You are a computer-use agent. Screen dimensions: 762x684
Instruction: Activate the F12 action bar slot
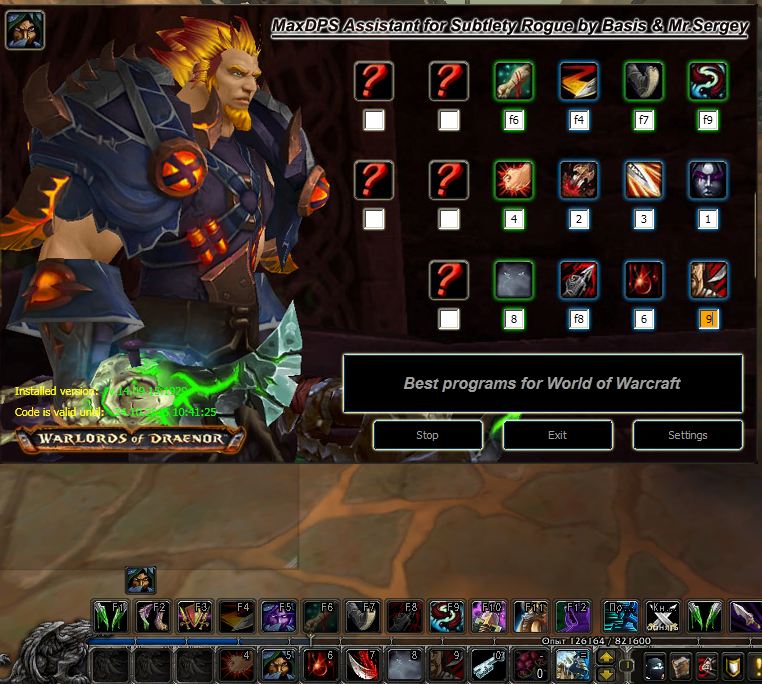(571, 615)
